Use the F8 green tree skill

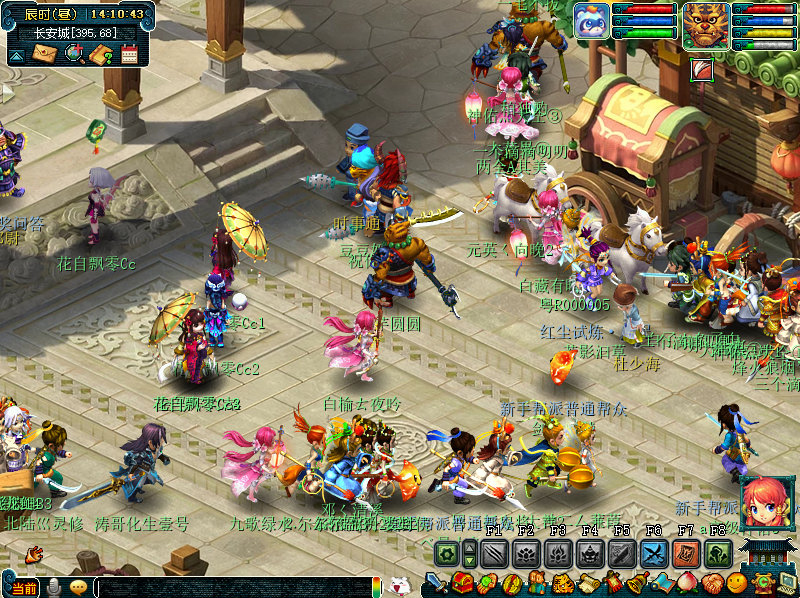718,553
